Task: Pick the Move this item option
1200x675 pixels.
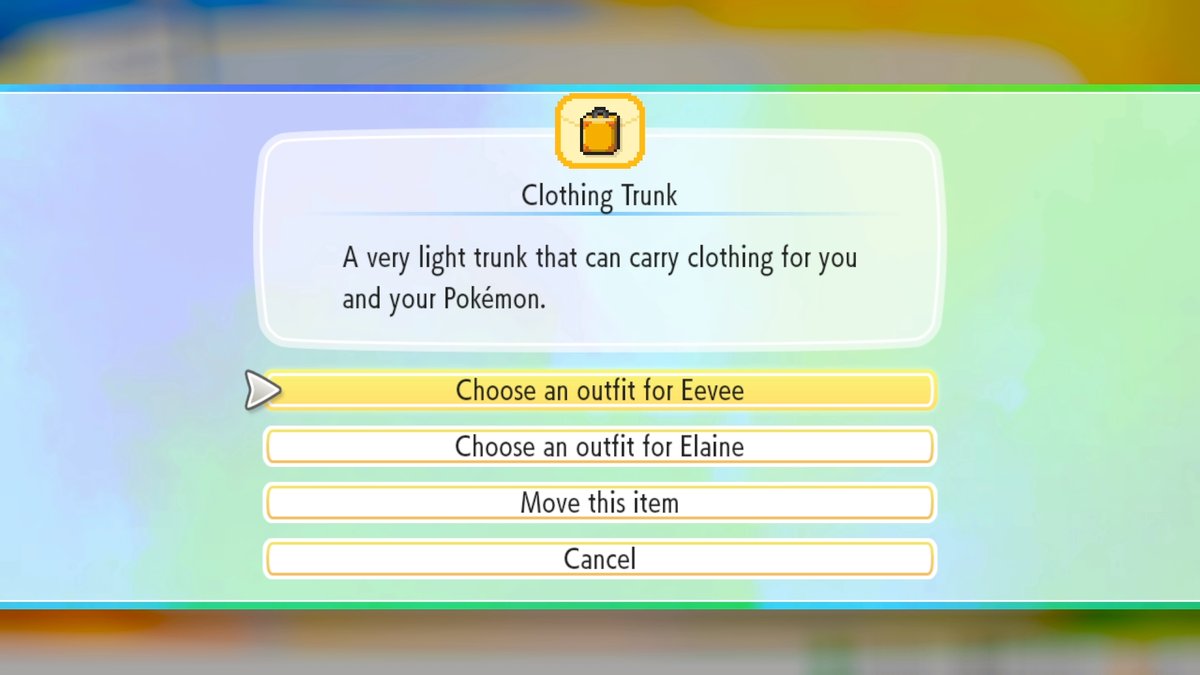Action: (x=599, y=502)
